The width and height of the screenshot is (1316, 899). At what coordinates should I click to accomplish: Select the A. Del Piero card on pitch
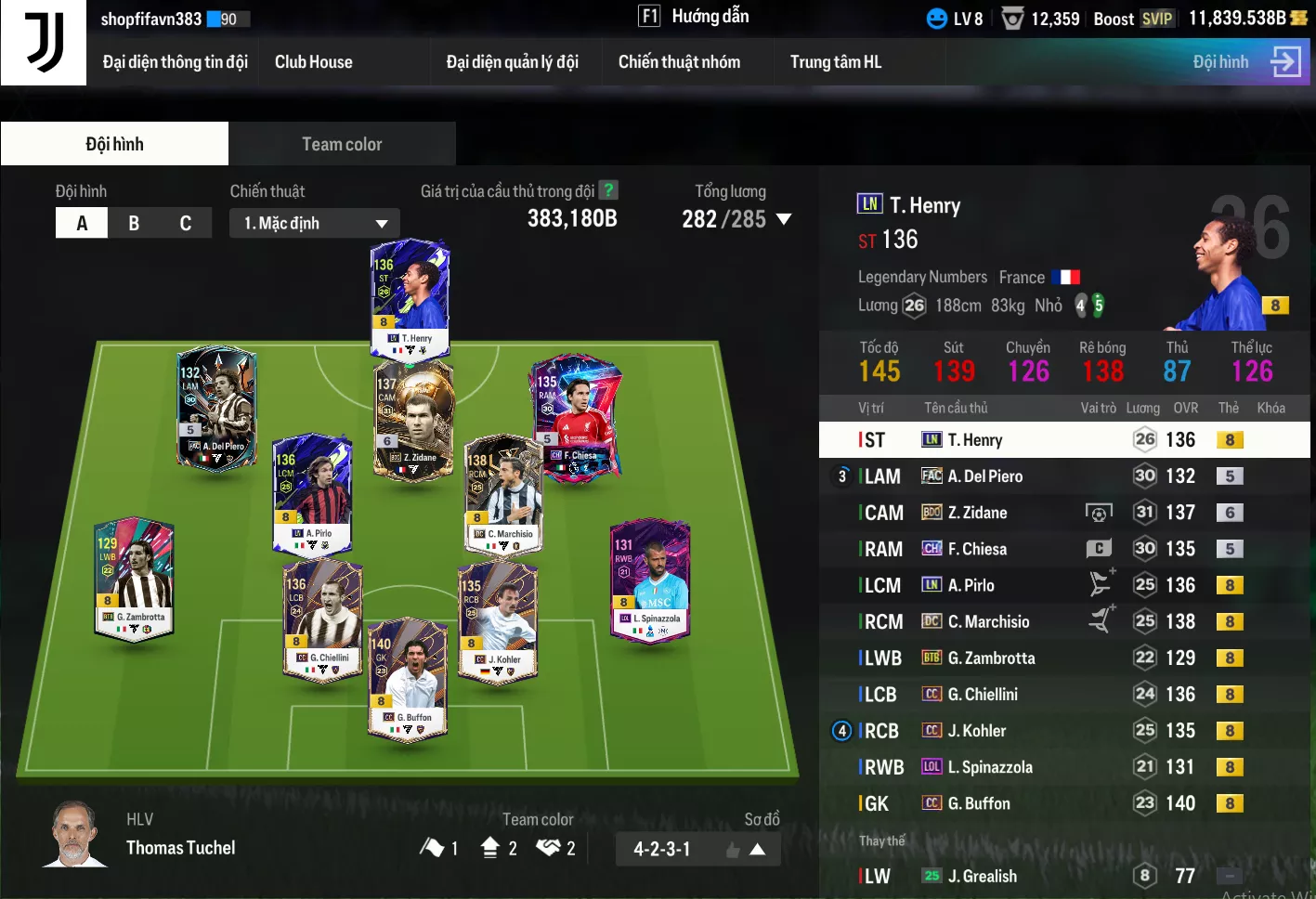tap(216, 407)
